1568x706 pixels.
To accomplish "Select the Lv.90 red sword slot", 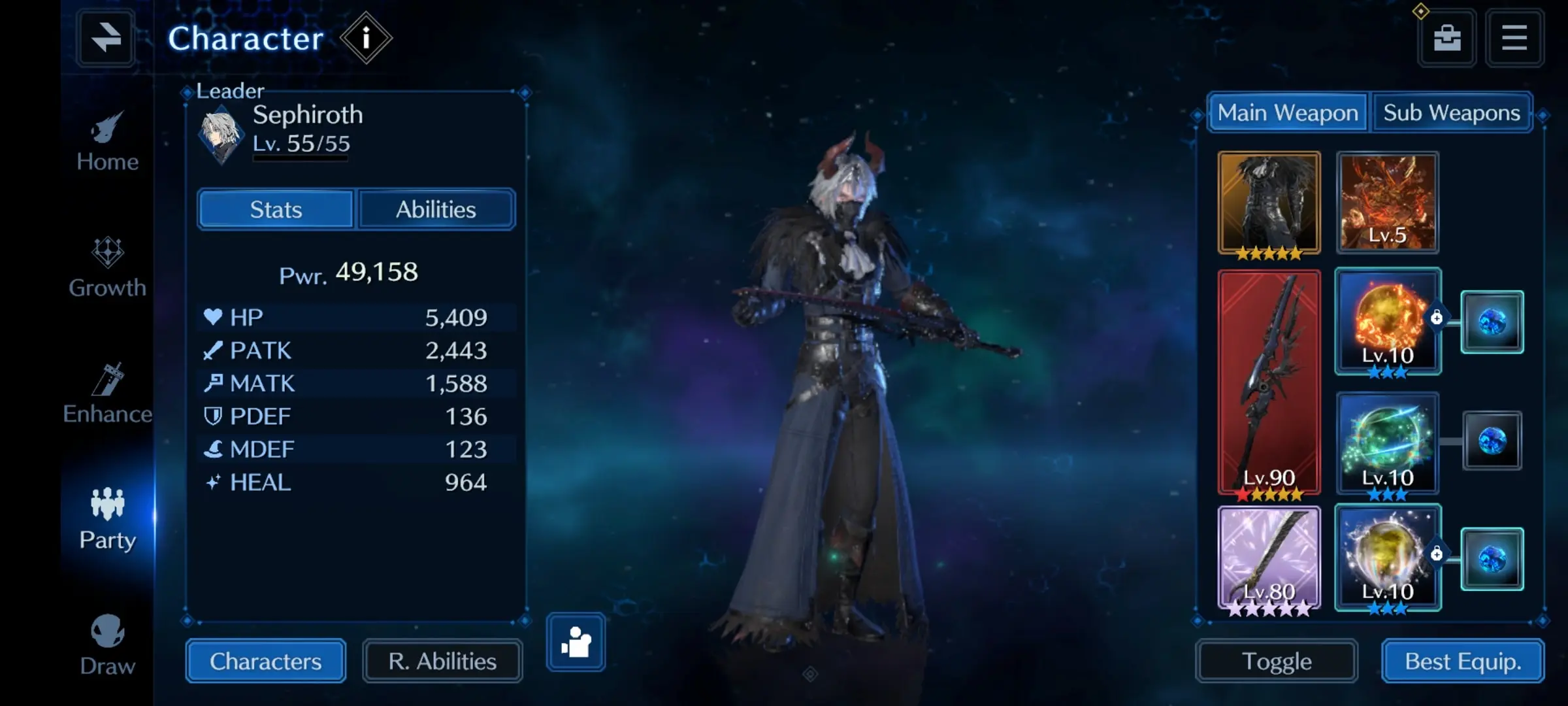I will (x=1269, y=382).
